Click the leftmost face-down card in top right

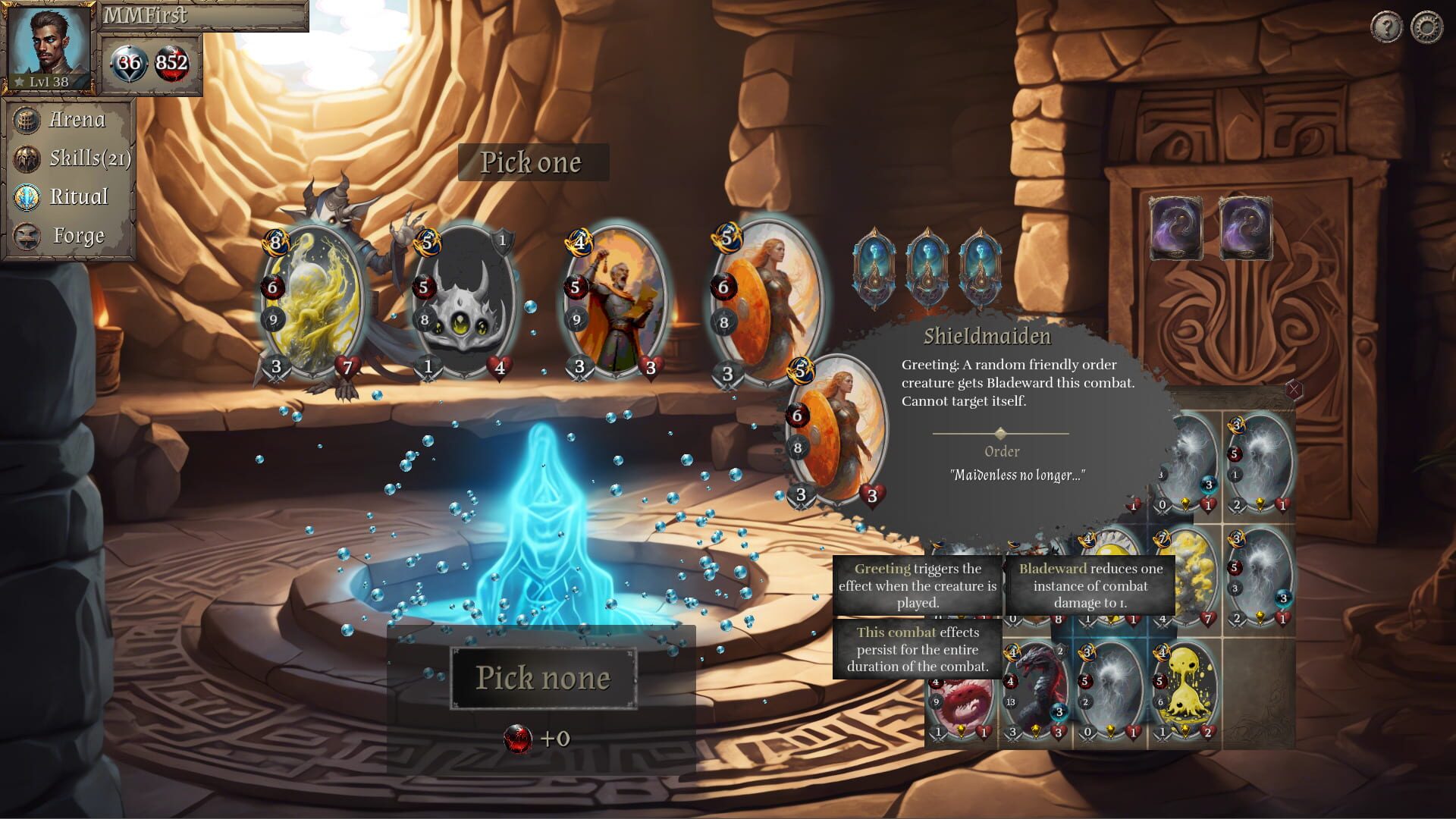[1176, 229]
